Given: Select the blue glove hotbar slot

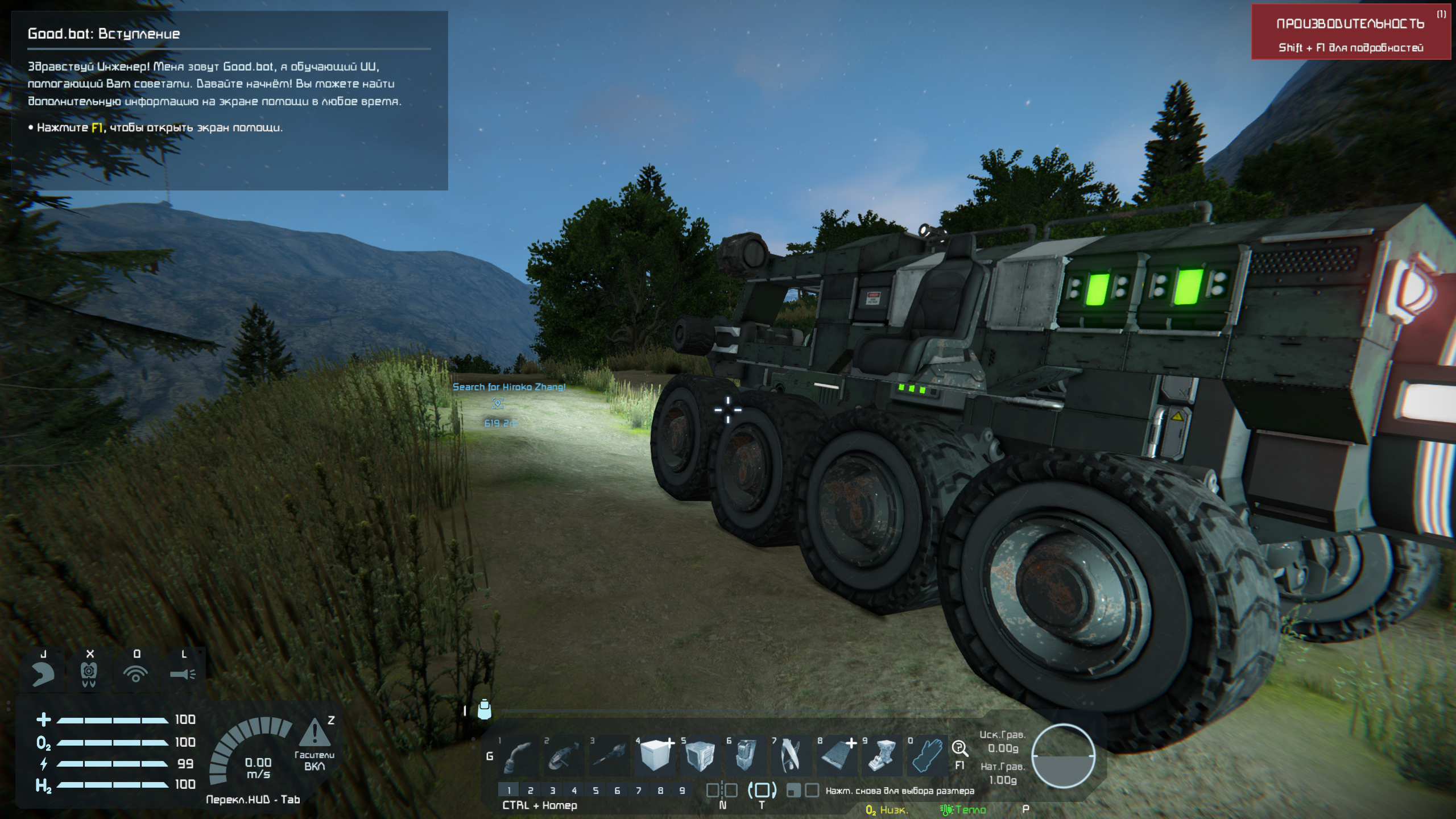Looking at the screenshot, I should point(927,758).
